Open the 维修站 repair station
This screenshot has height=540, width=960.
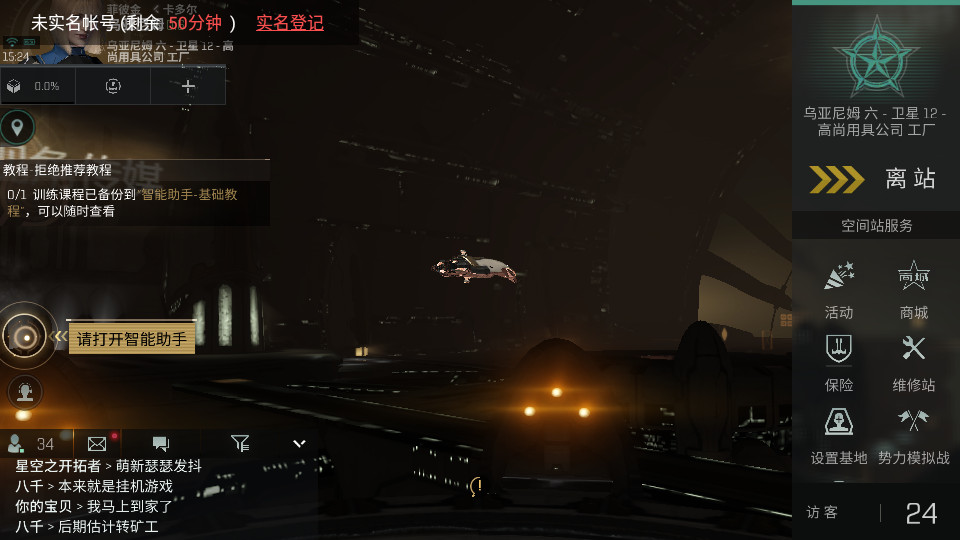click(913, 361)
